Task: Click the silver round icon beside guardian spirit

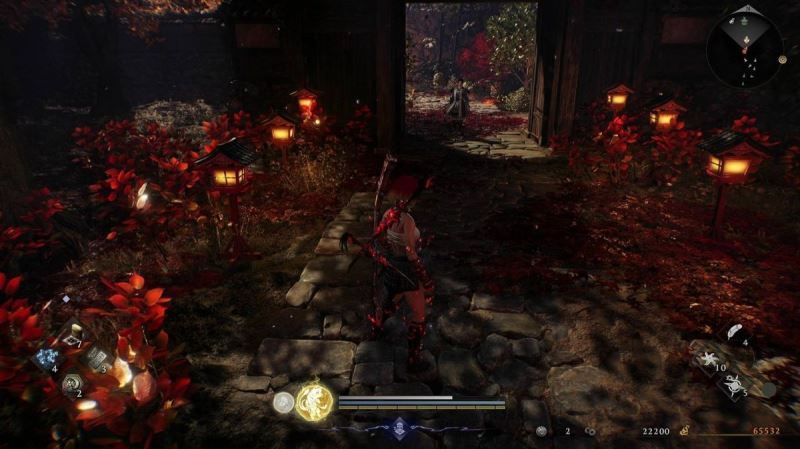Action: 284,403
